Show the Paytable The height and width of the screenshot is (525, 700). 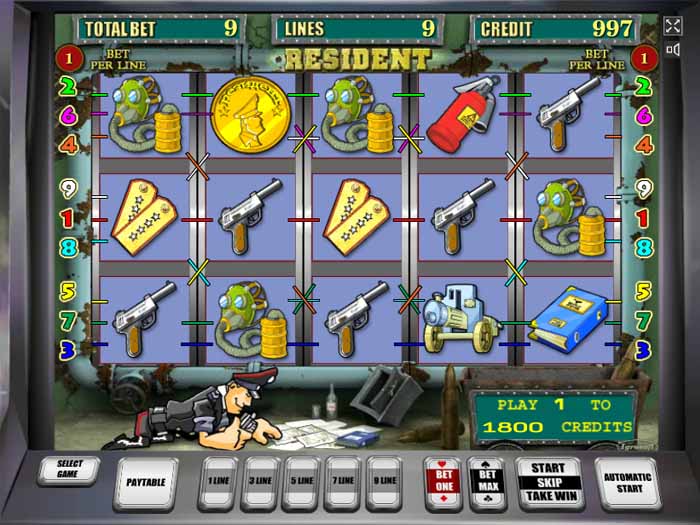pyautogui.click(x=145, y=482)
